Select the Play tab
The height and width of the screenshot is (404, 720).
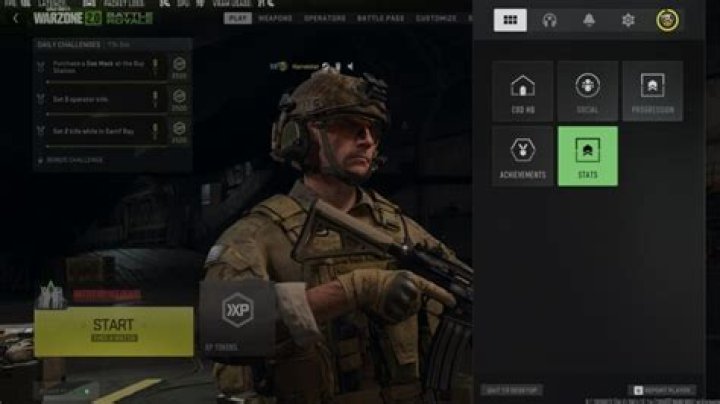(238, 18)
